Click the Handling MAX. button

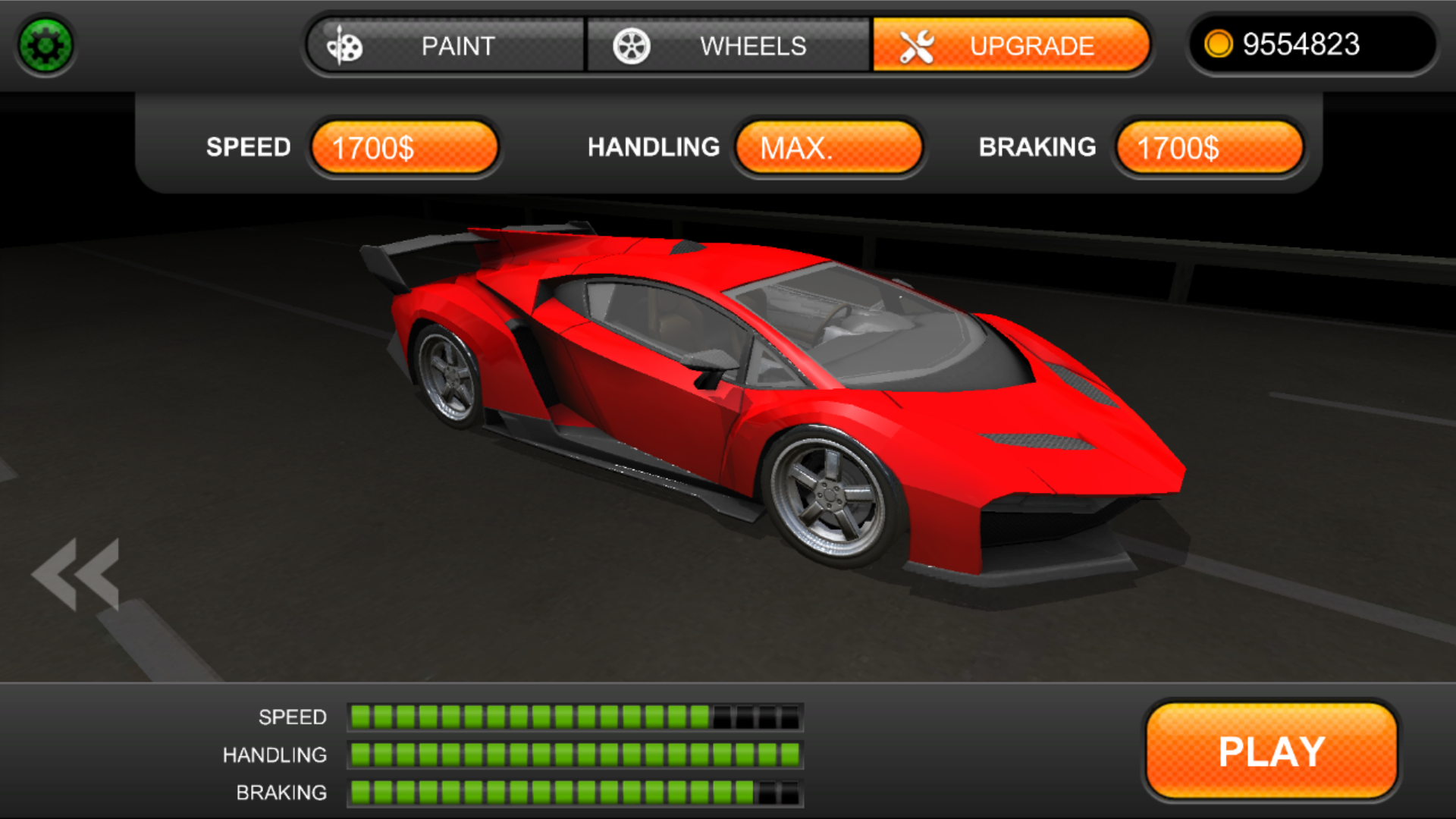tap(829, 147)
